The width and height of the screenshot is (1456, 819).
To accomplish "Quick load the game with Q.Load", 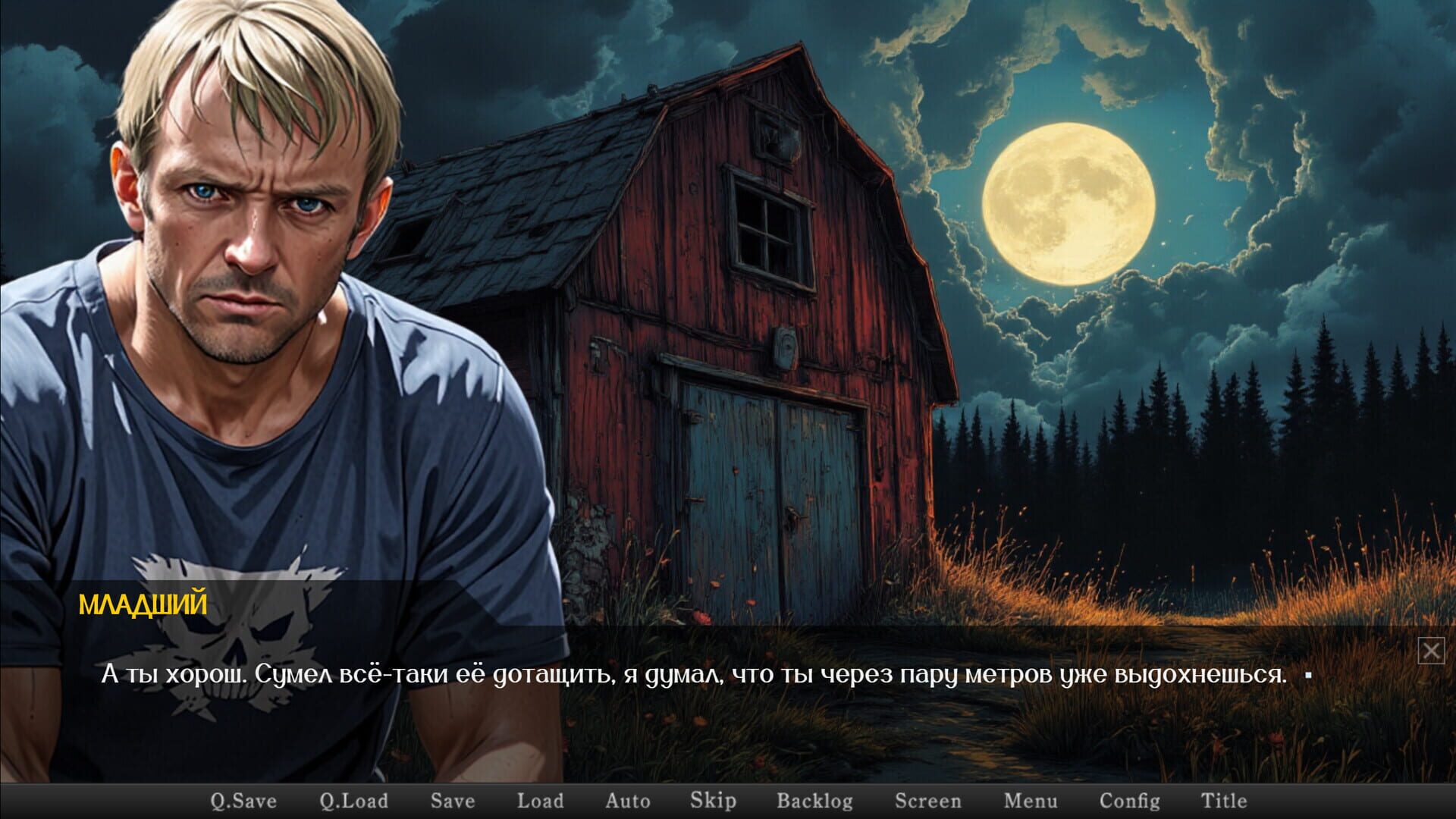I will pyautogui.click(x=353, y=800).
